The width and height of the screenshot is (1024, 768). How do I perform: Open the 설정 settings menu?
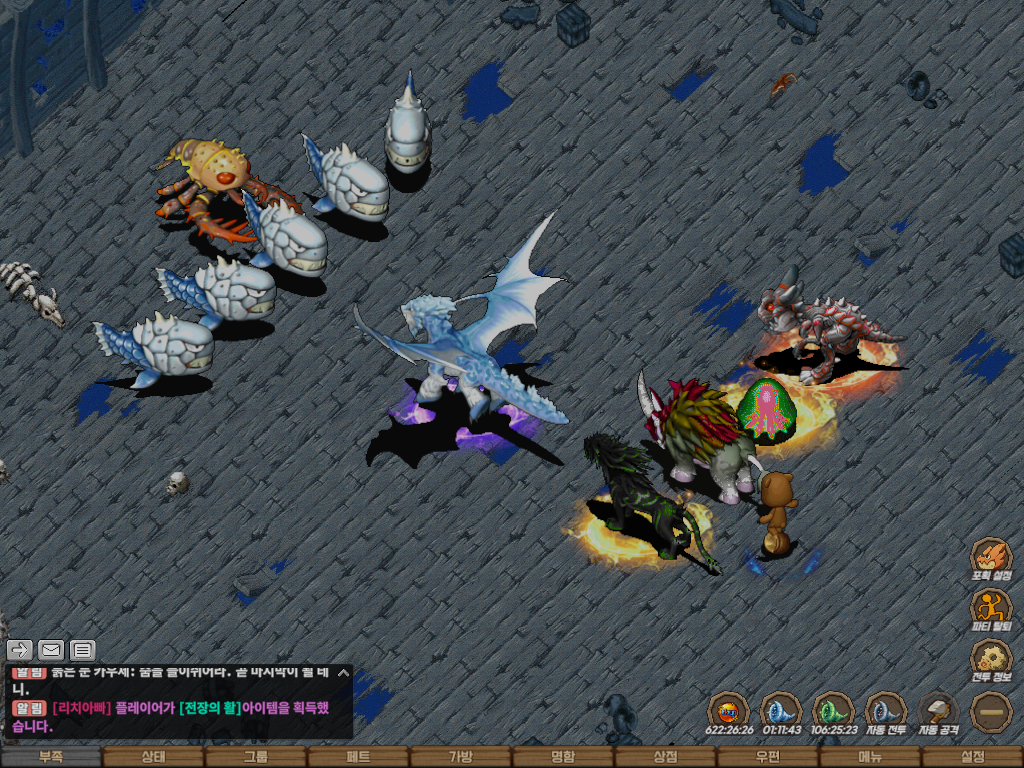pyautogui.click(x=972, y=757)
